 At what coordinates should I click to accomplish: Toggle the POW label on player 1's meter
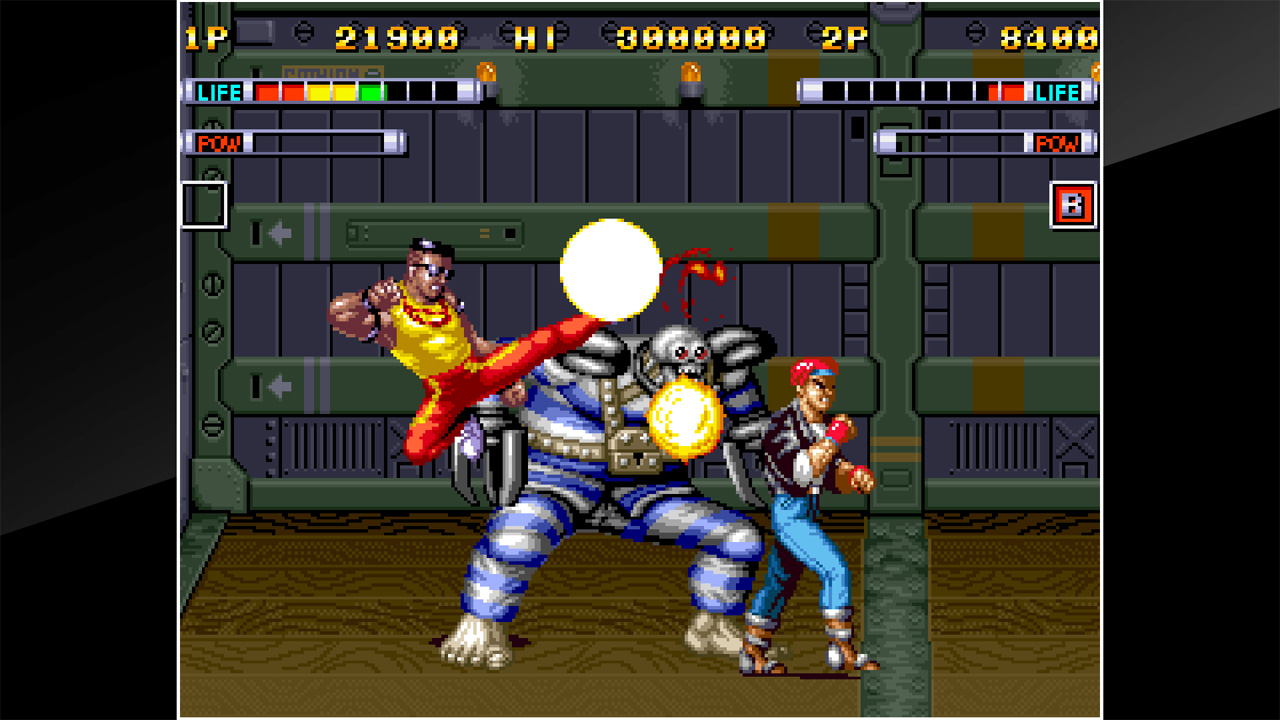coord(222,143)
